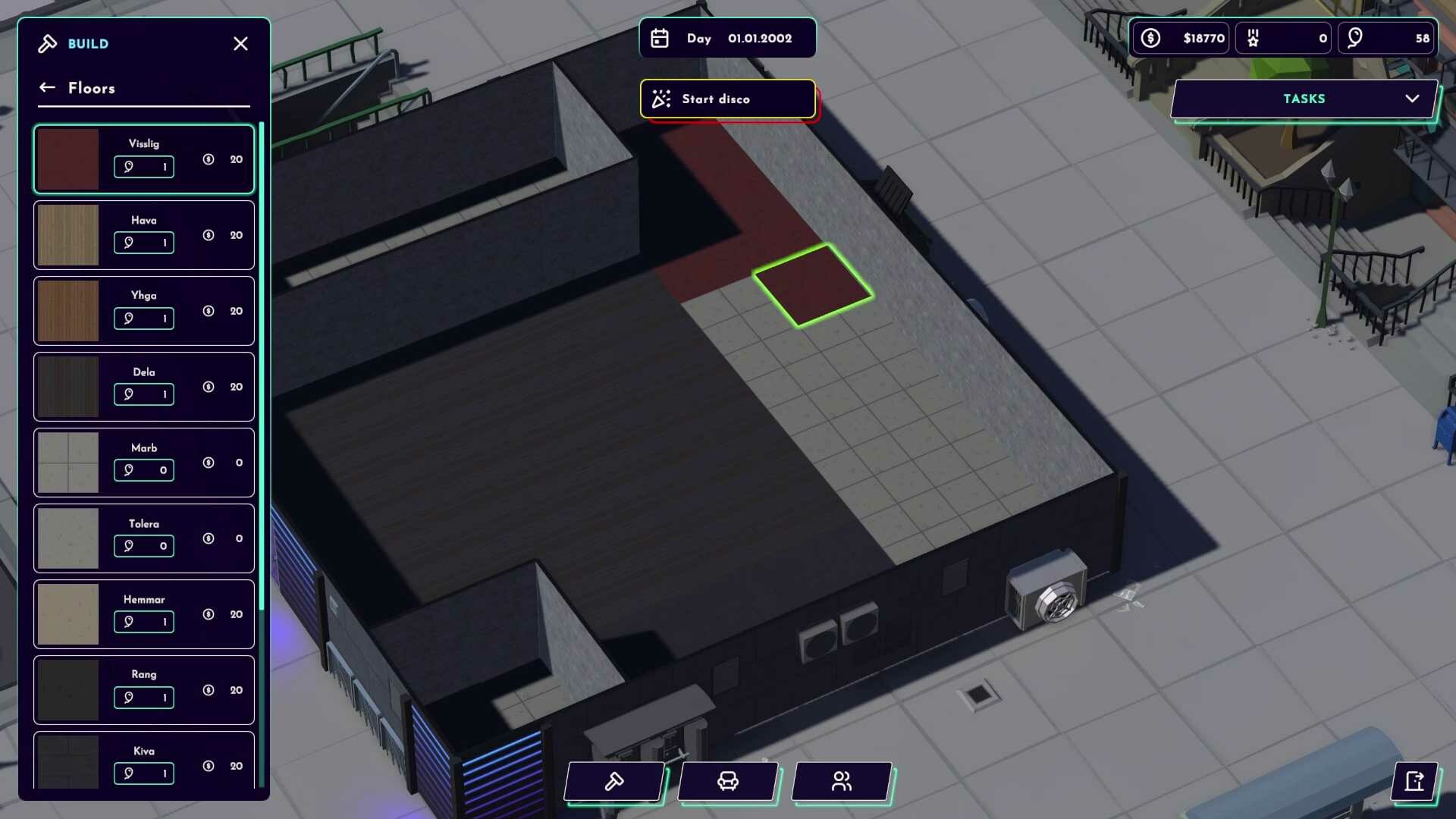Select the Marb floor option
Image resolution: width=1456 pixels, height=819 pixels.
point(143,463)
